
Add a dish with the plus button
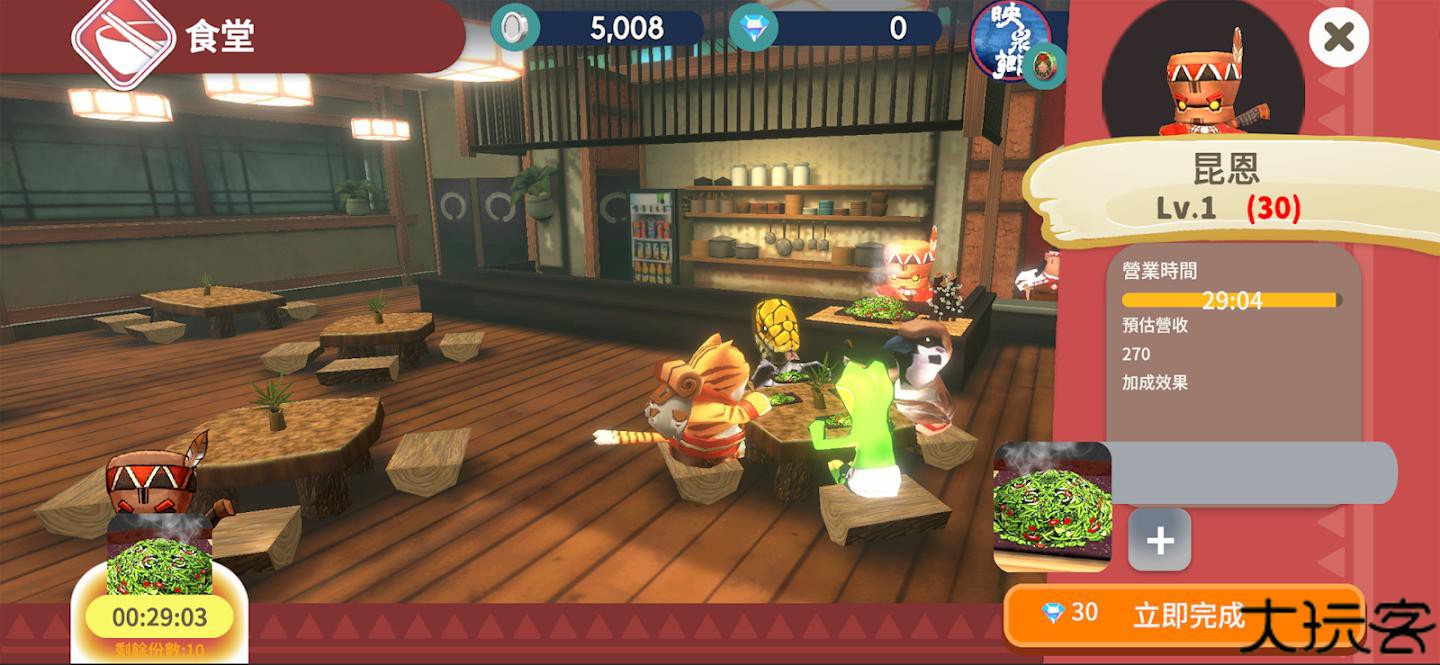point(1159,540)
